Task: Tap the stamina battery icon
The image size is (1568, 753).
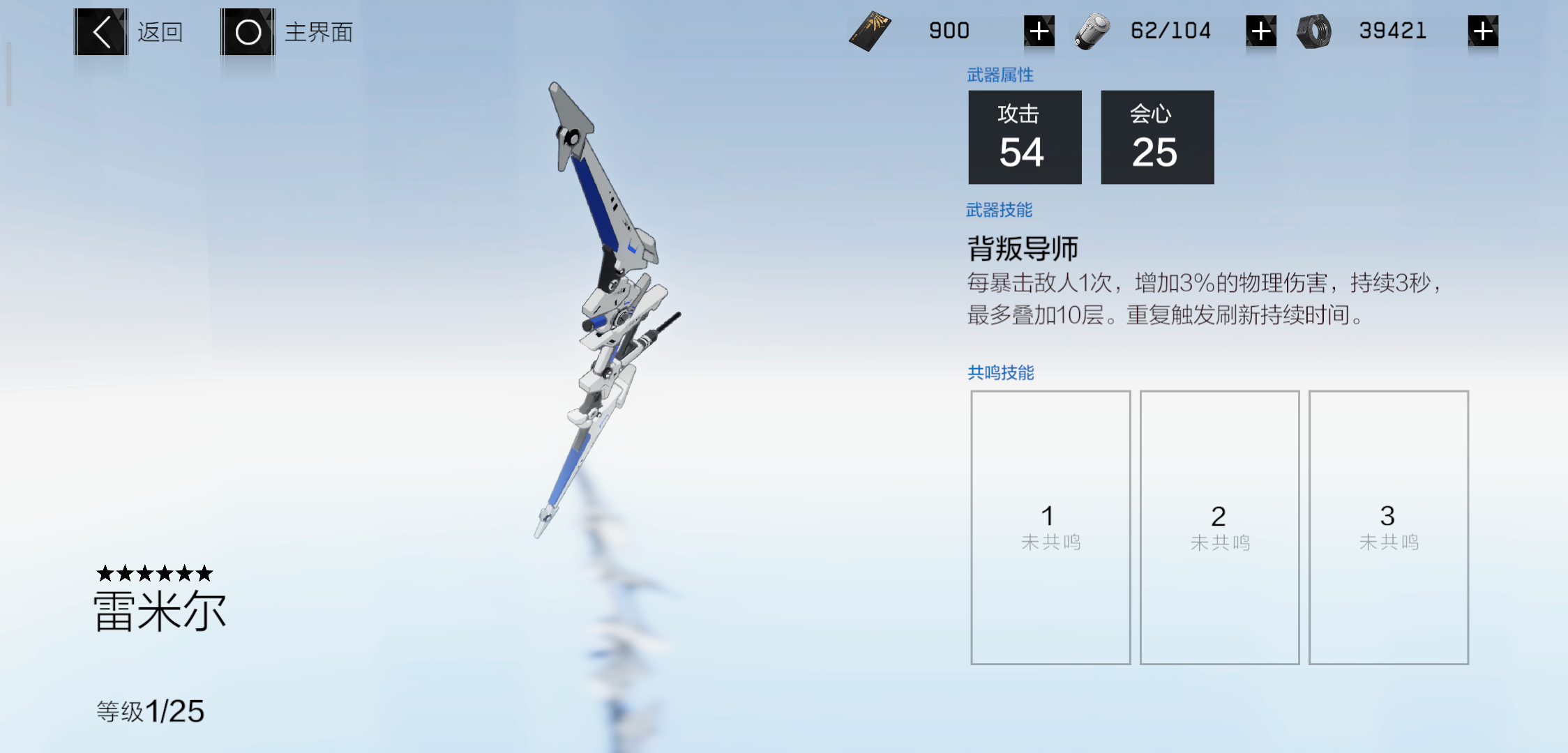Action: (x=1092, y=32)
